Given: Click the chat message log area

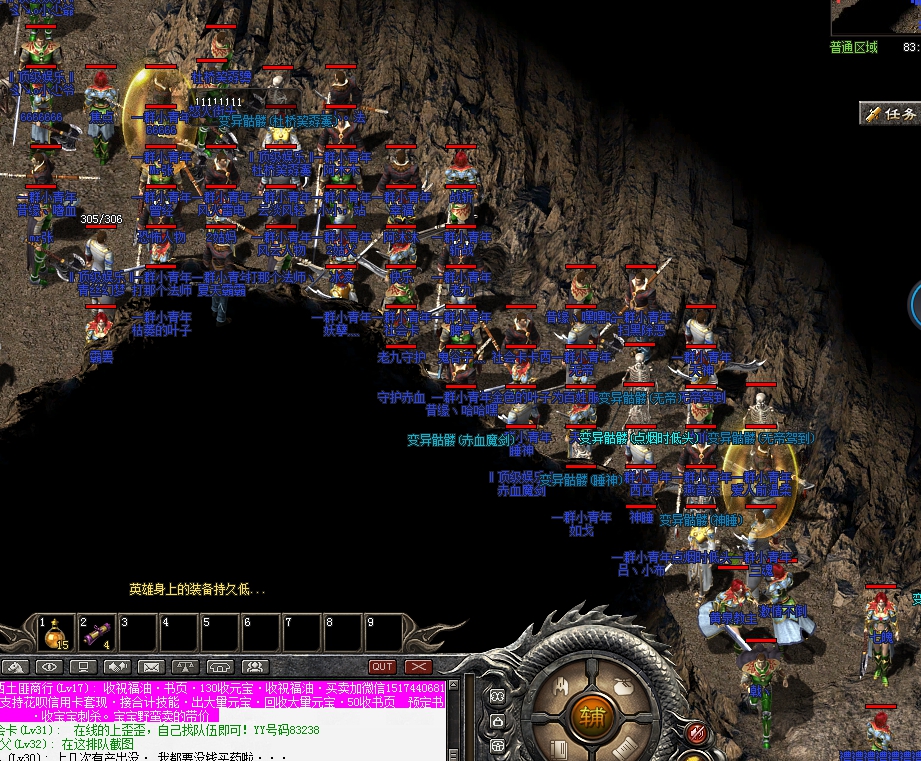Looking at the screenshot, I should tap(220, 720).
